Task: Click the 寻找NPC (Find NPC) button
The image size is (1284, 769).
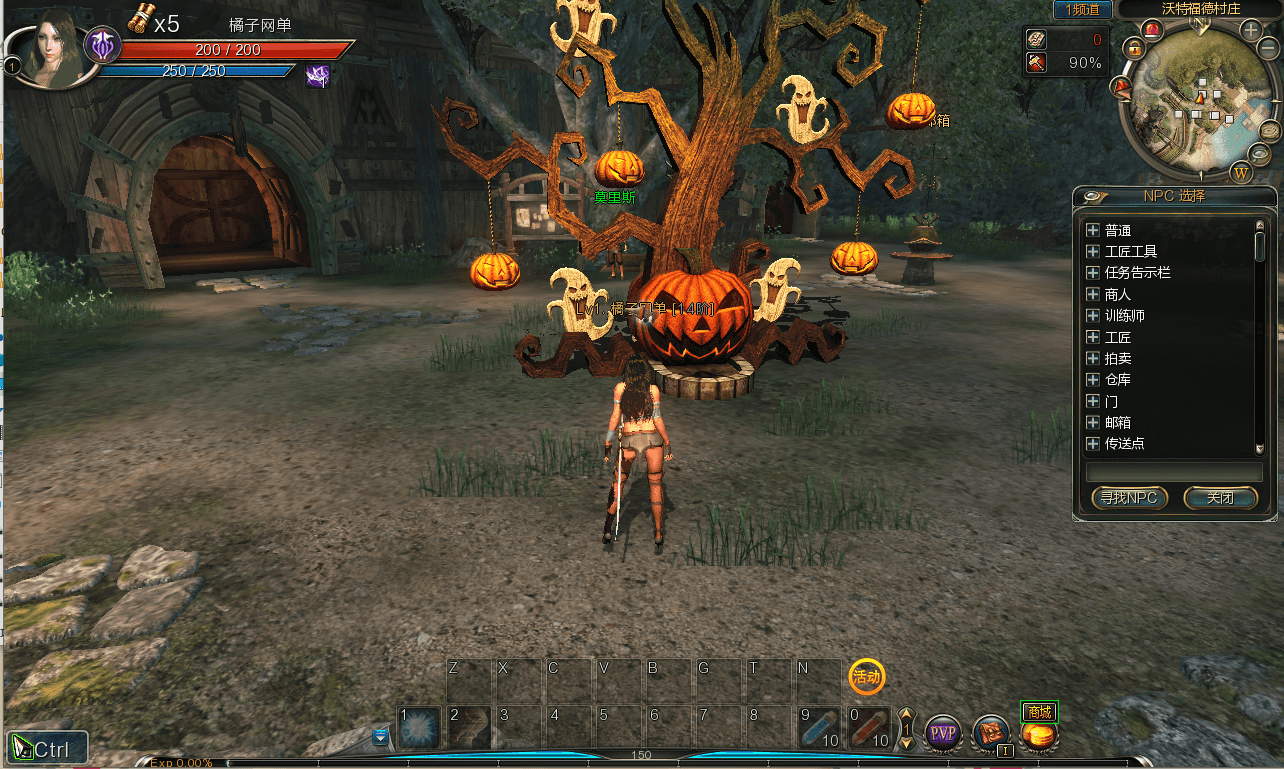Action: [x=1129, y=498]
